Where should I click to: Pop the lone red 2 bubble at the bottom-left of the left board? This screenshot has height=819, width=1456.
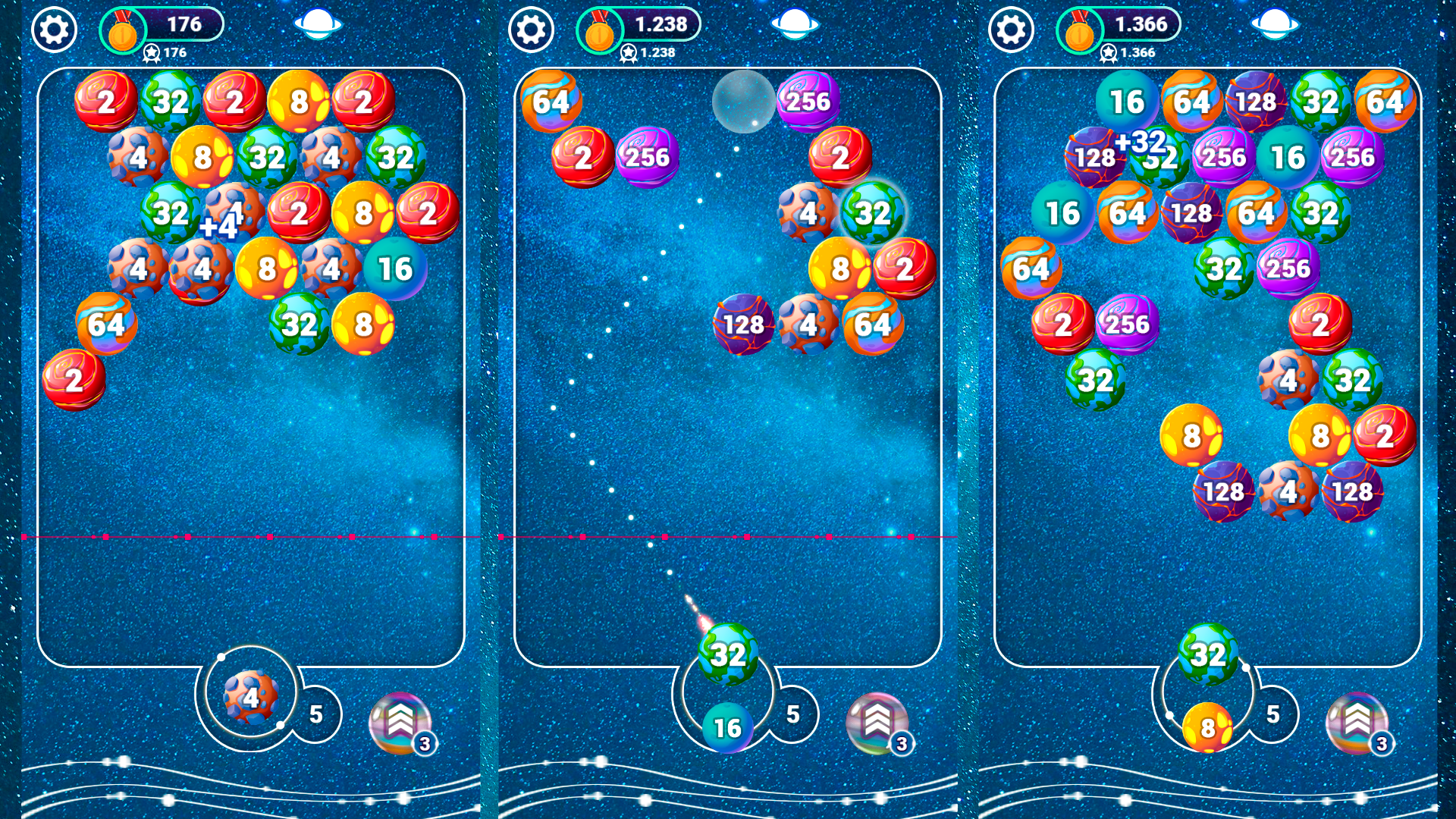pyautogui.click(x=74, y=379)
